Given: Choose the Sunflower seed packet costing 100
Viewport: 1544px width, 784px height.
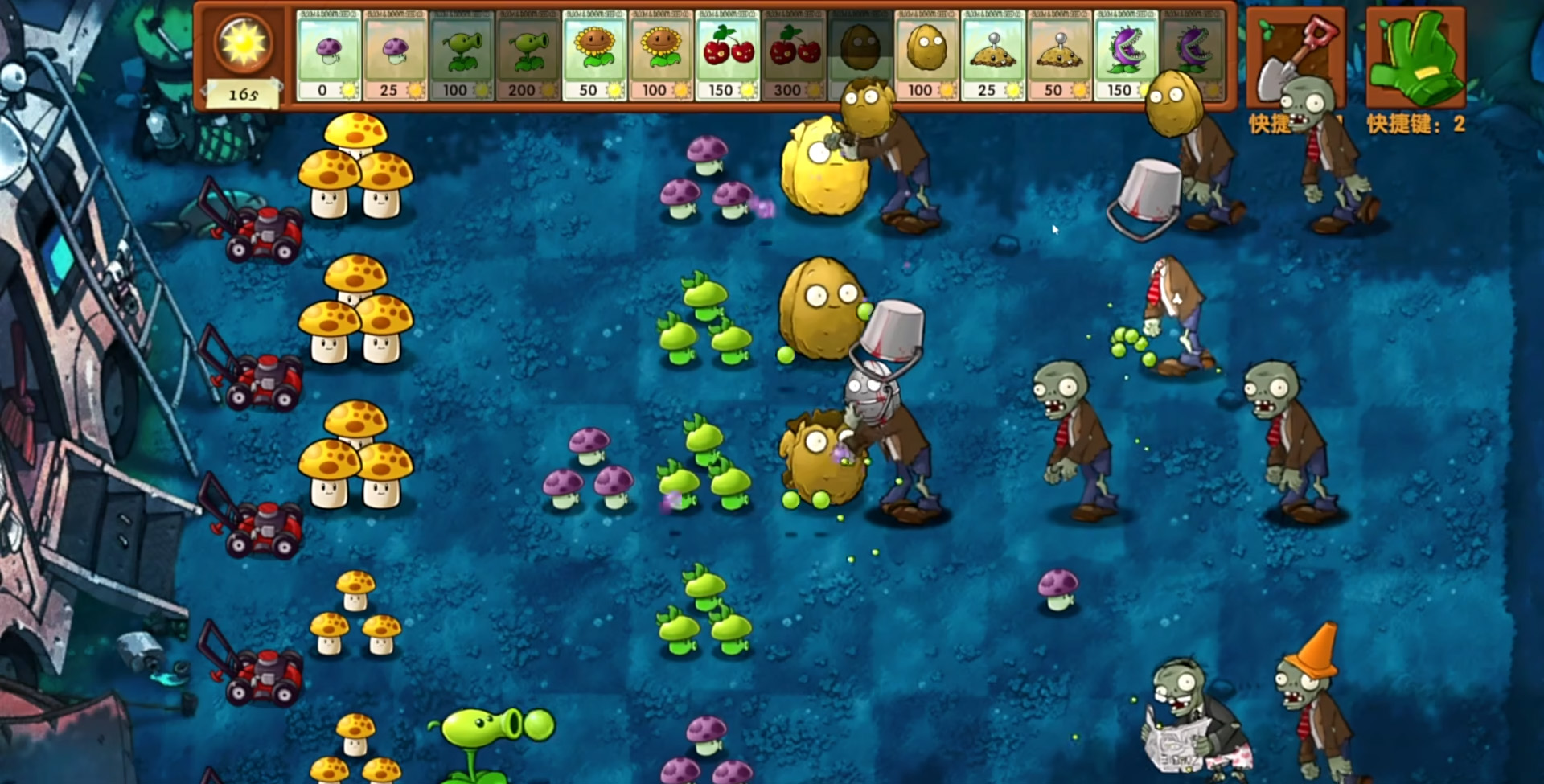Looking at the screenshot, I should point(660,55).
